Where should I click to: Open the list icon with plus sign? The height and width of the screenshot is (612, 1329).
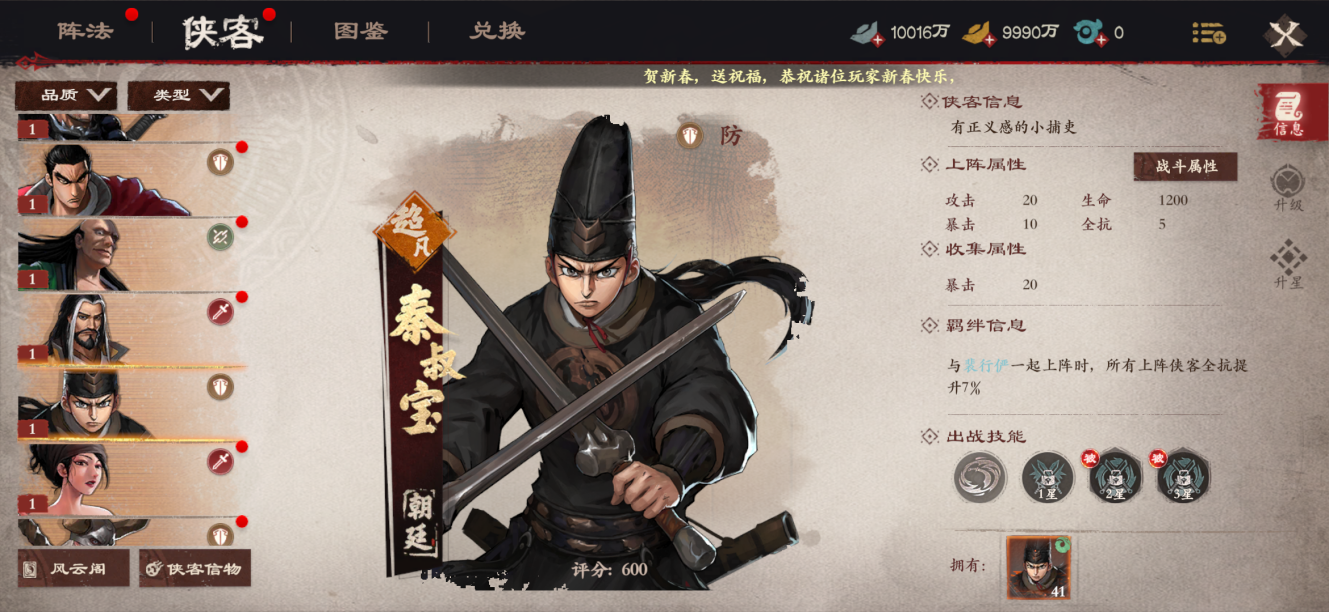point(1208,33)
